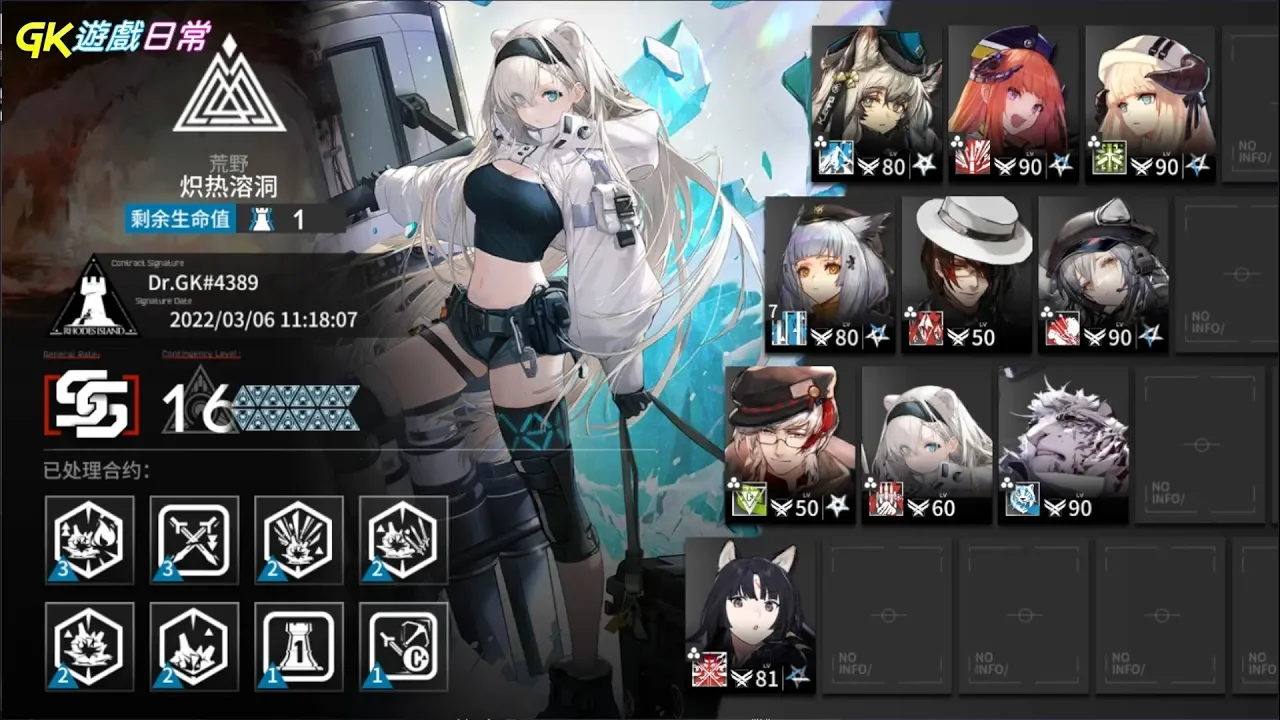Select the white furry beast operator card

click(x=1063, y=443)
